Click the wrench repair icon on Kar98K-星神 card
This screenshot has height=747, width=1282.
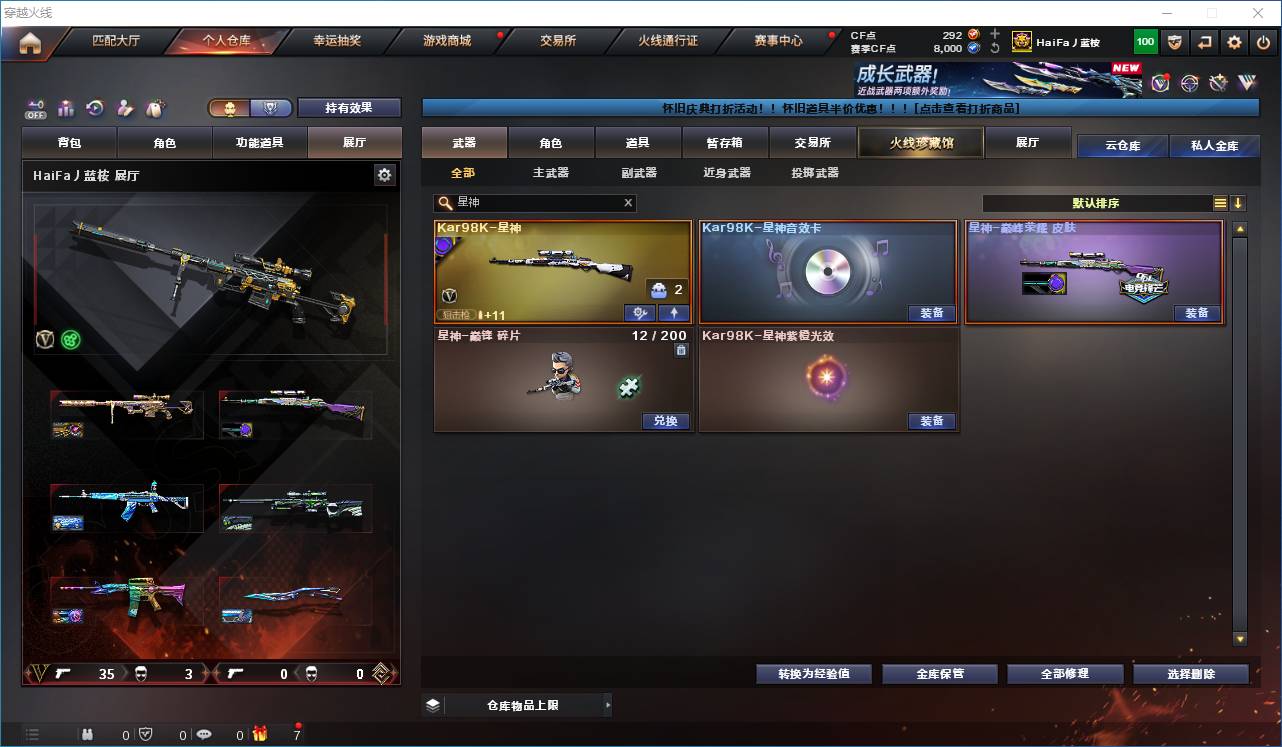coord(639,313)
